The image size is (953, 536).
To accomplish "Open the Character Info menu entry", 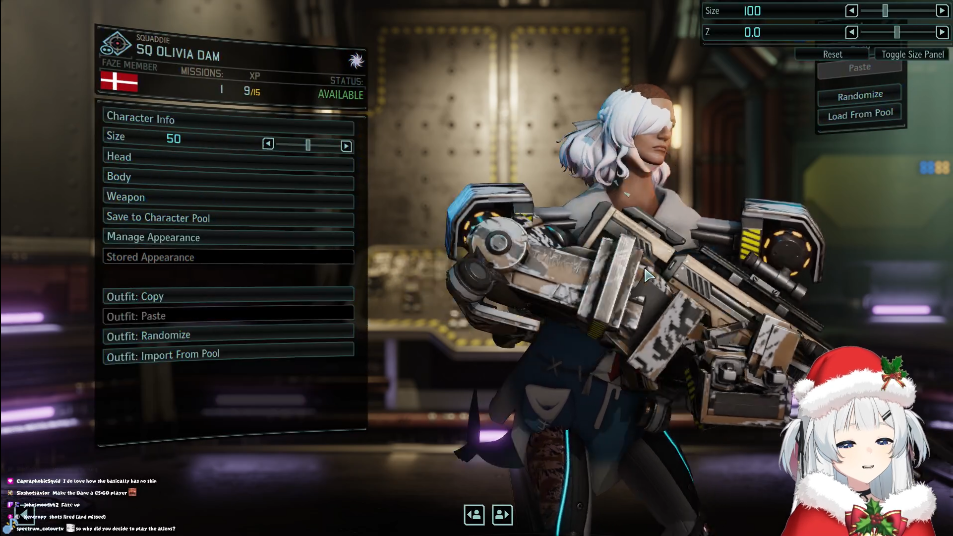I will click(228, 118).
